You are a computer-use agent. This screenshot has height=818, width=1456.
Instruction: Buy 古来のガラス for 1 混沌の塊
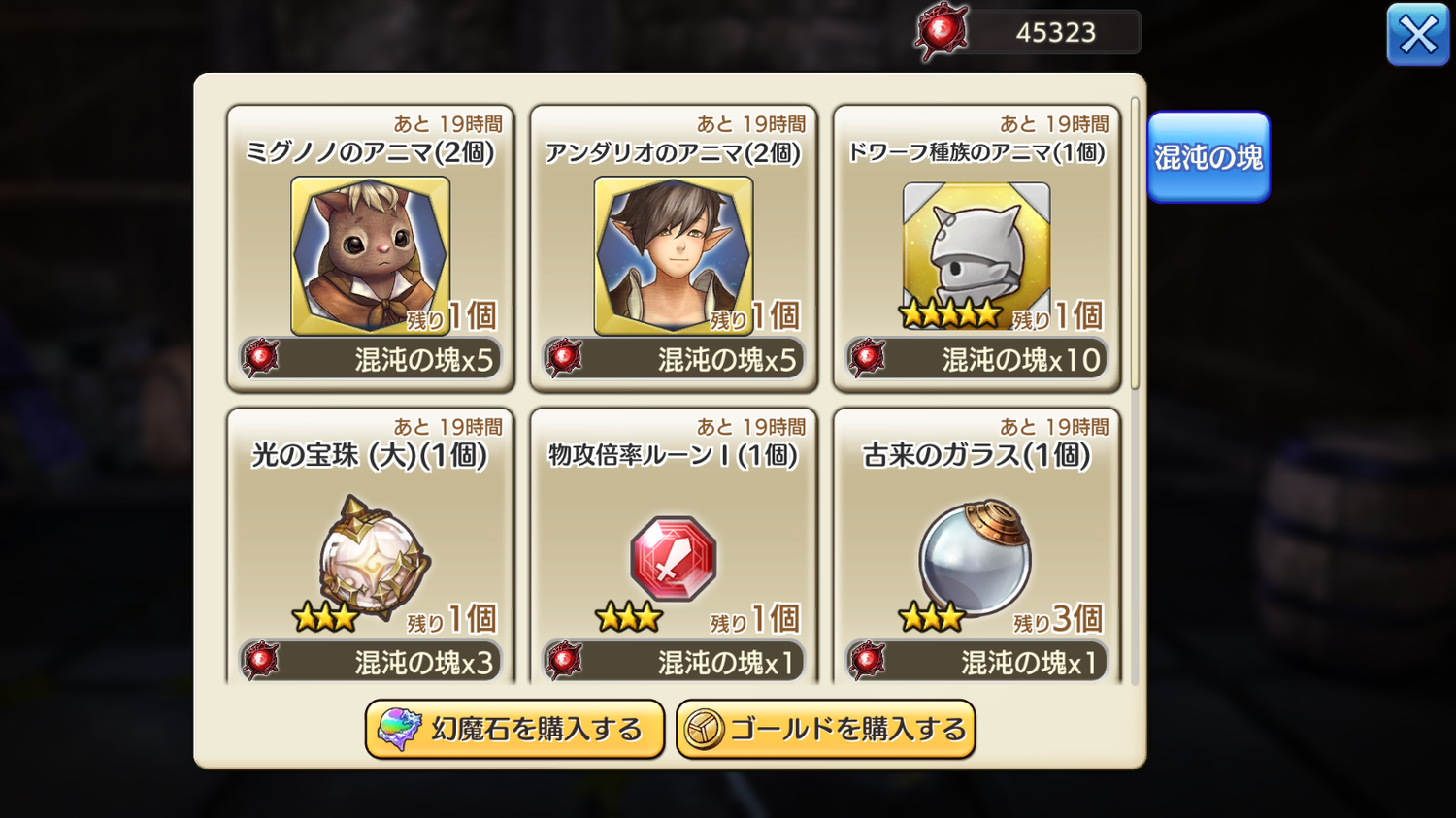[x=976, y=662]
